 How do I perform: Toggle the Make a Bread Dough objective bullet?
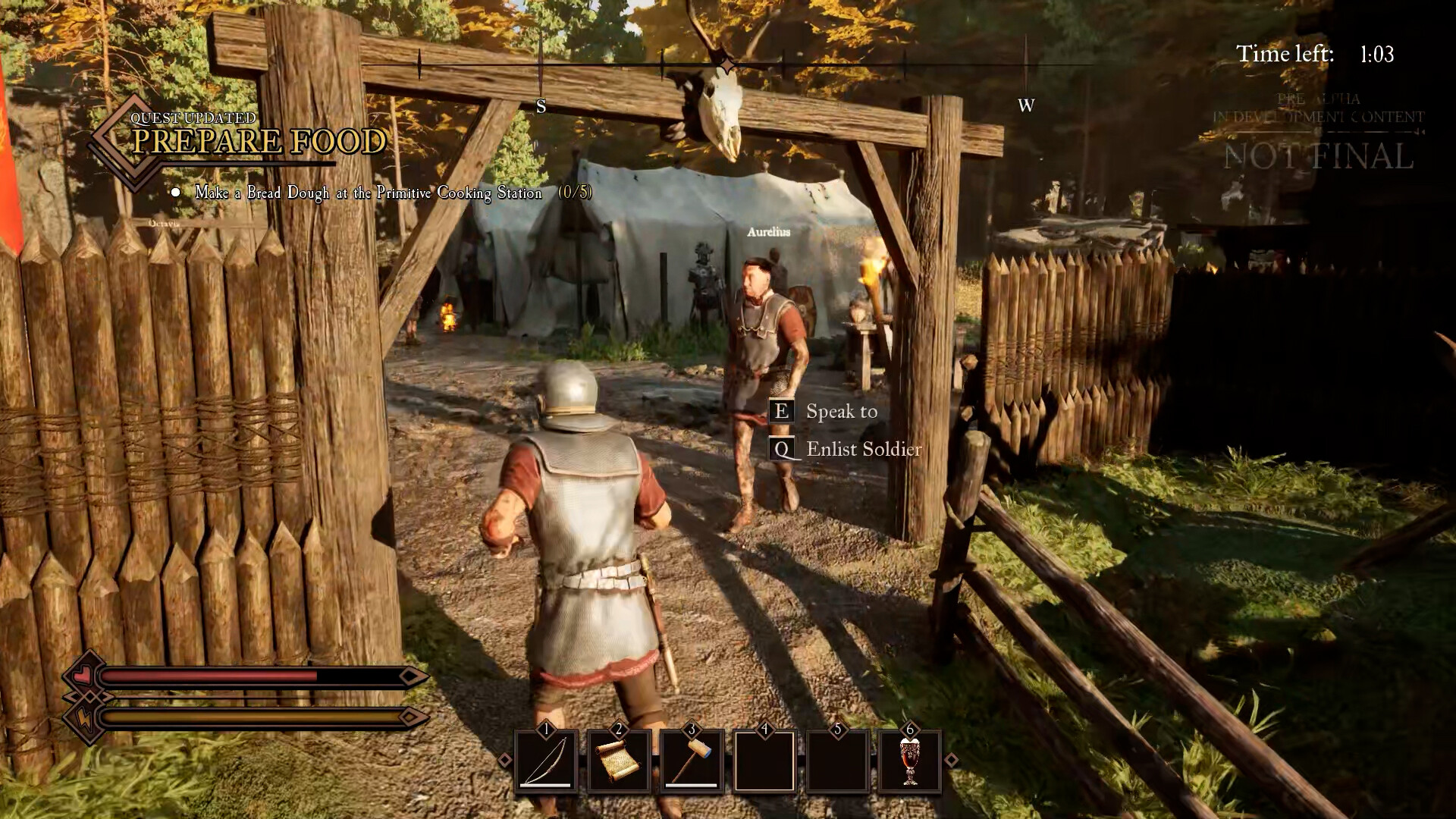177,193
